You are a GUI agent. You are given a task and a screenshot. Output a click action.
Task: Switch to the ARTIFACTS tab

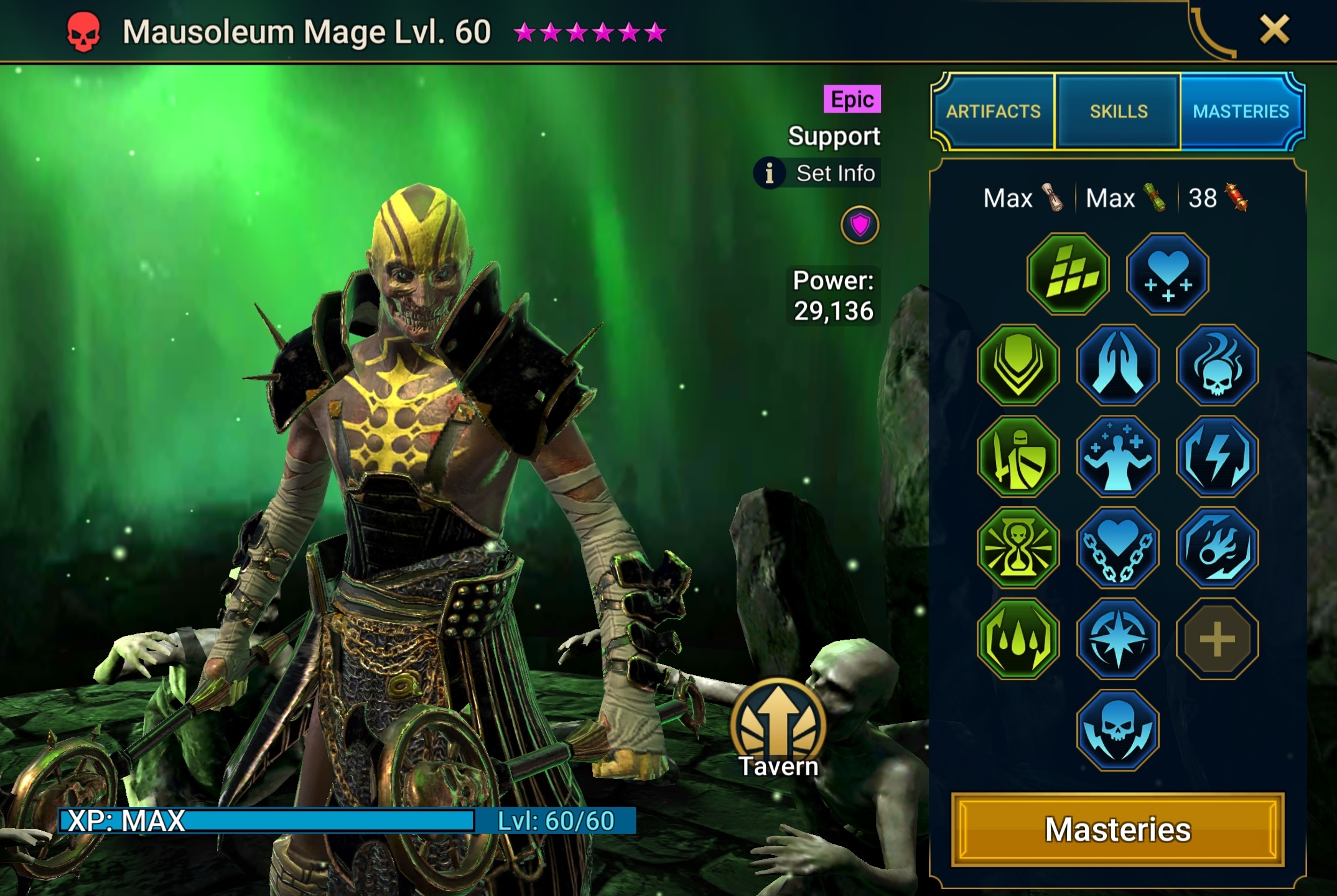[x=992, y=112]
